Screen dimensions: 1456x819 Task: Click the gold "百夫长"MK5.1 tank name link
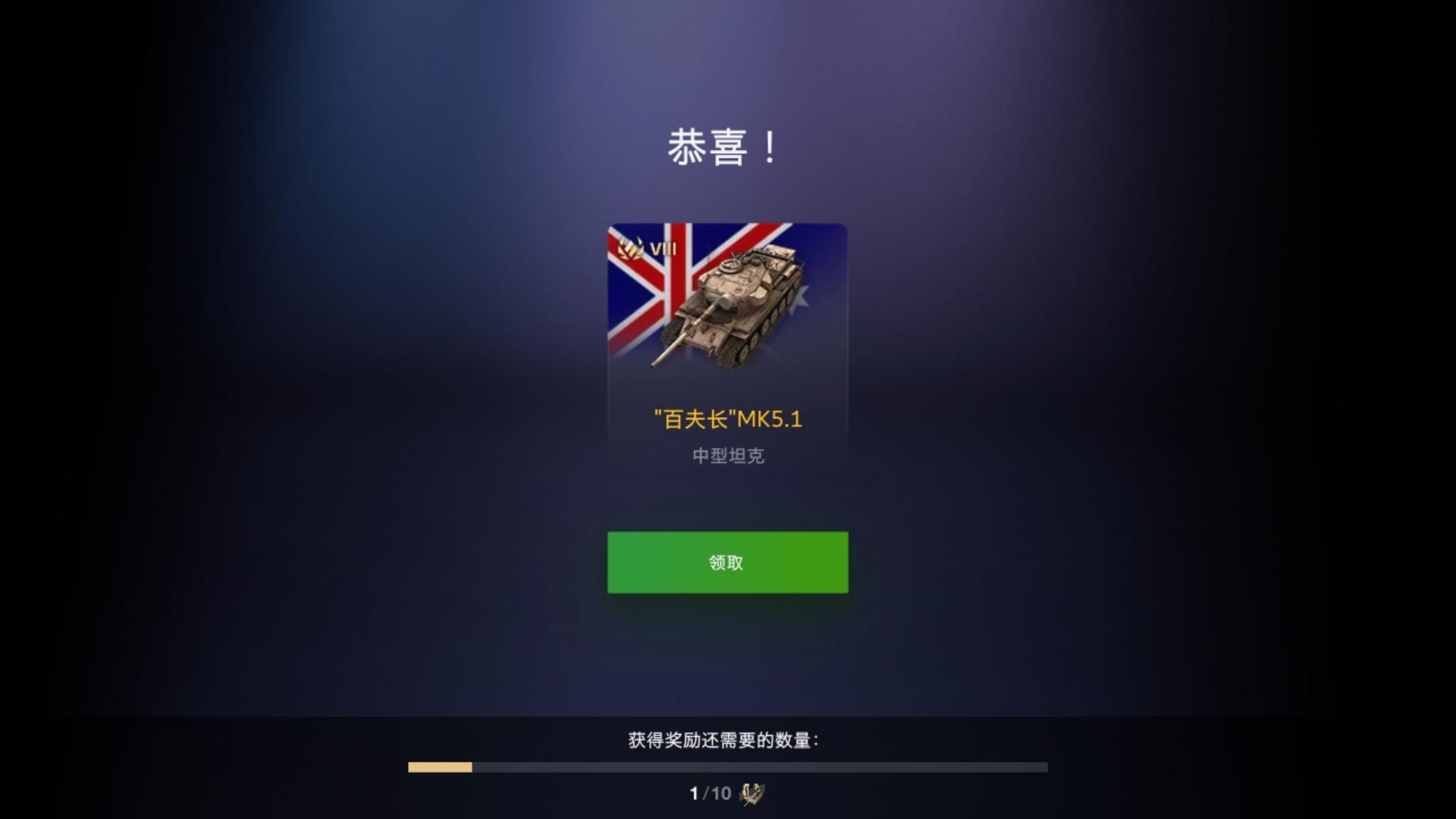(x=728, y=416)
